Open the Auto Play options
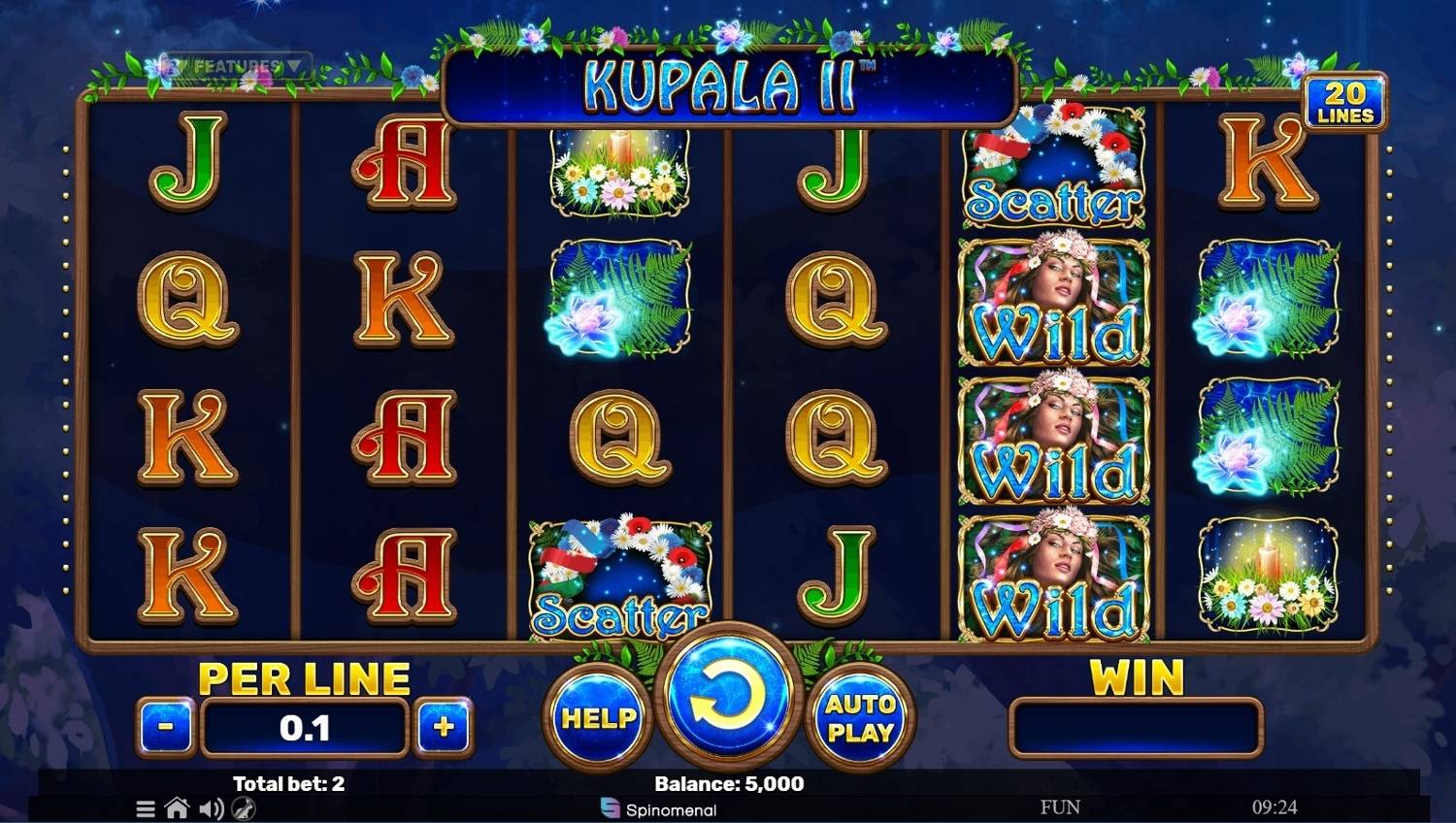Screen dimensions: 1456x823 tap(859, 718)
